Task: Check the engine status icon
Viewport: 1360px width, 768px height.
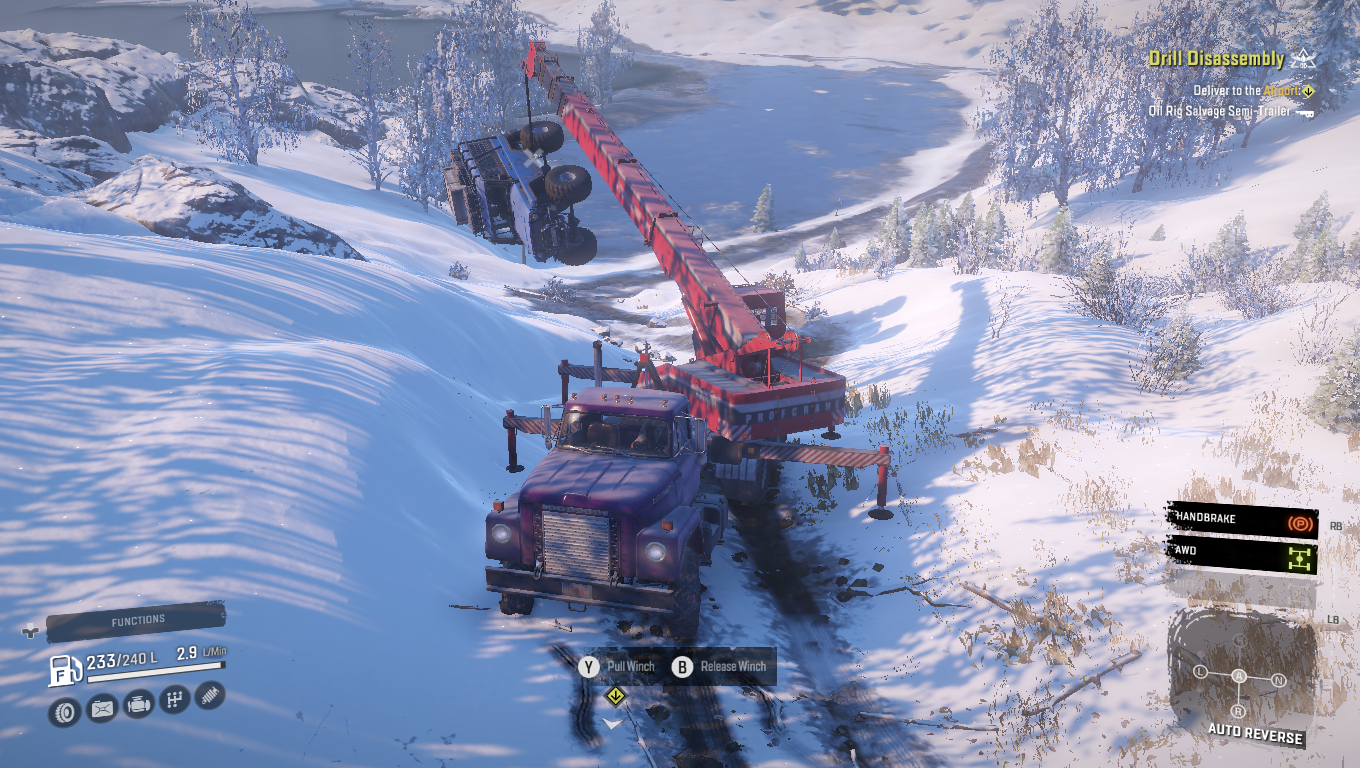Action: (x=138, y=704)
